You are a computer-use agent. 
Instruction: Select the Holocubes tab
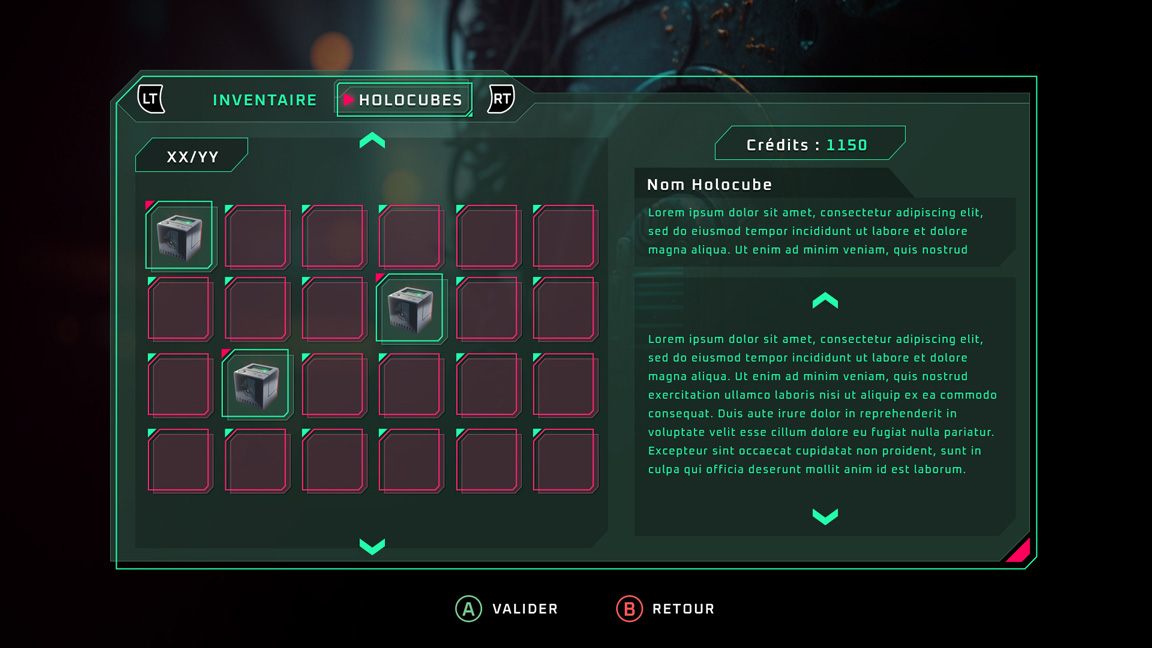[x=404, y=100]
